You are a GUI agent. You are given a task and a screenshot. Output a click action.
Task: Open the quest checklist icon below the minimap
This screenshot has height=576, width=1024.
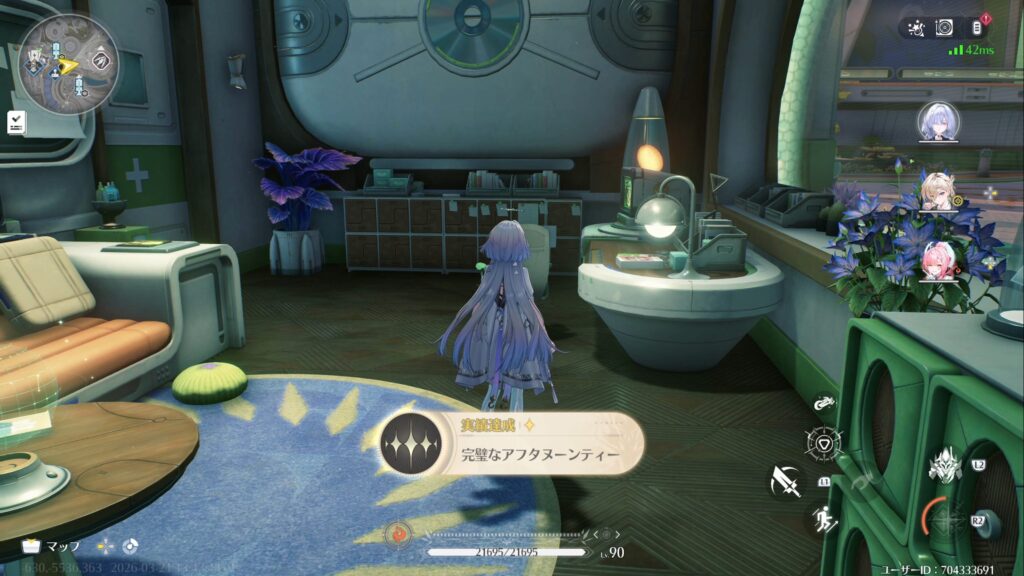coord(17,122)
